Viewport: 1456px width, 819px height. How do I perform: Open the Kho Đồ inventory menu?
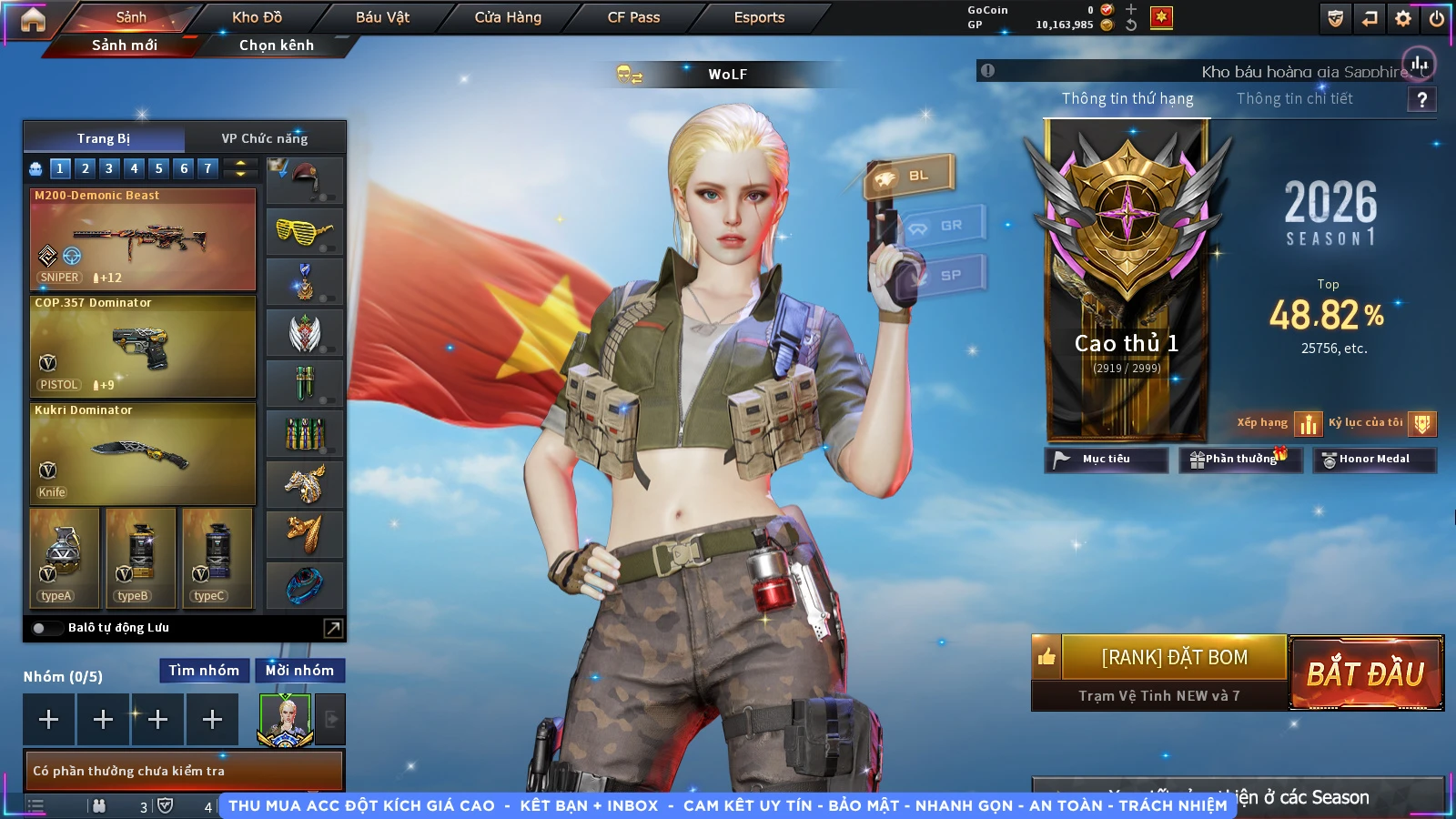click(257, 17)
